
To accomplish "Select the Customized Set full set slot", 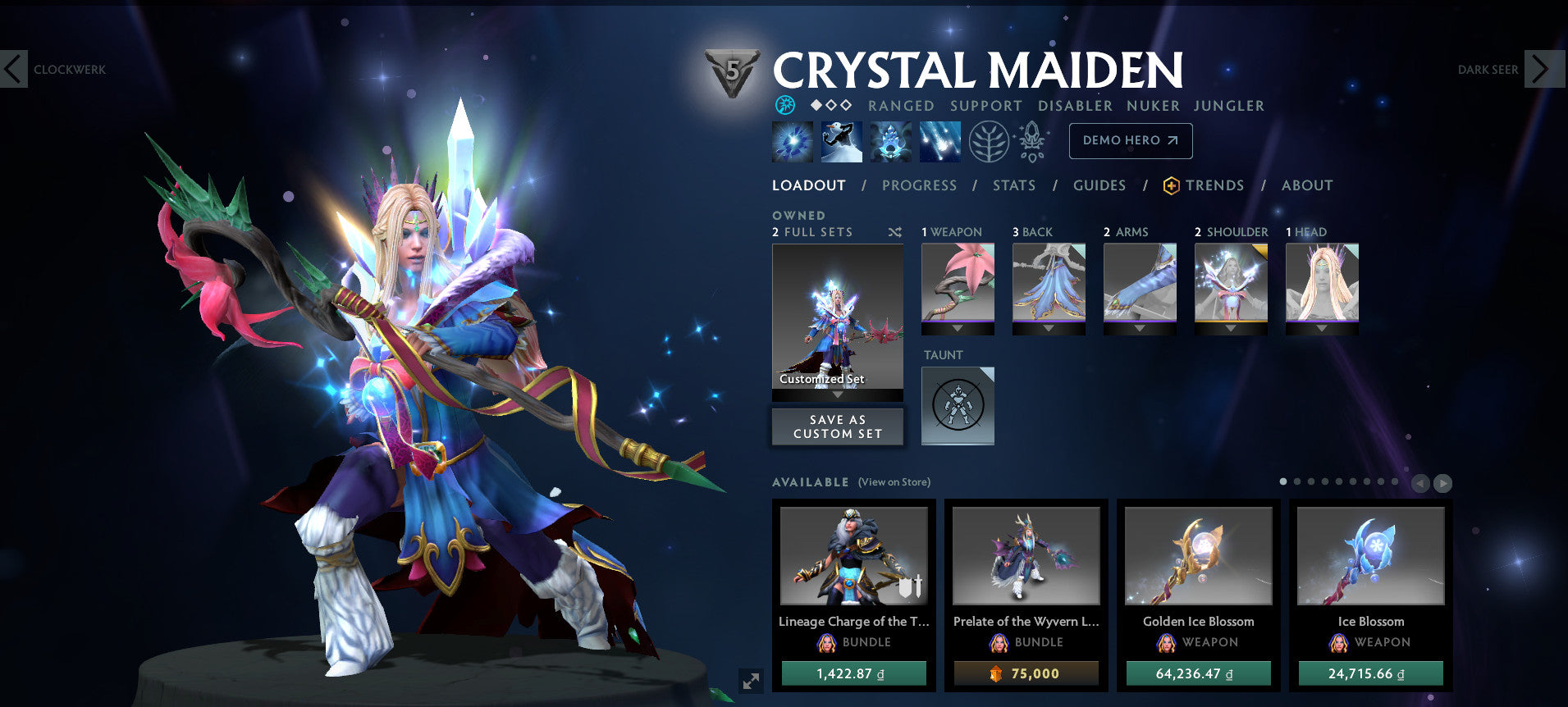I will click(x=837, y=317).
